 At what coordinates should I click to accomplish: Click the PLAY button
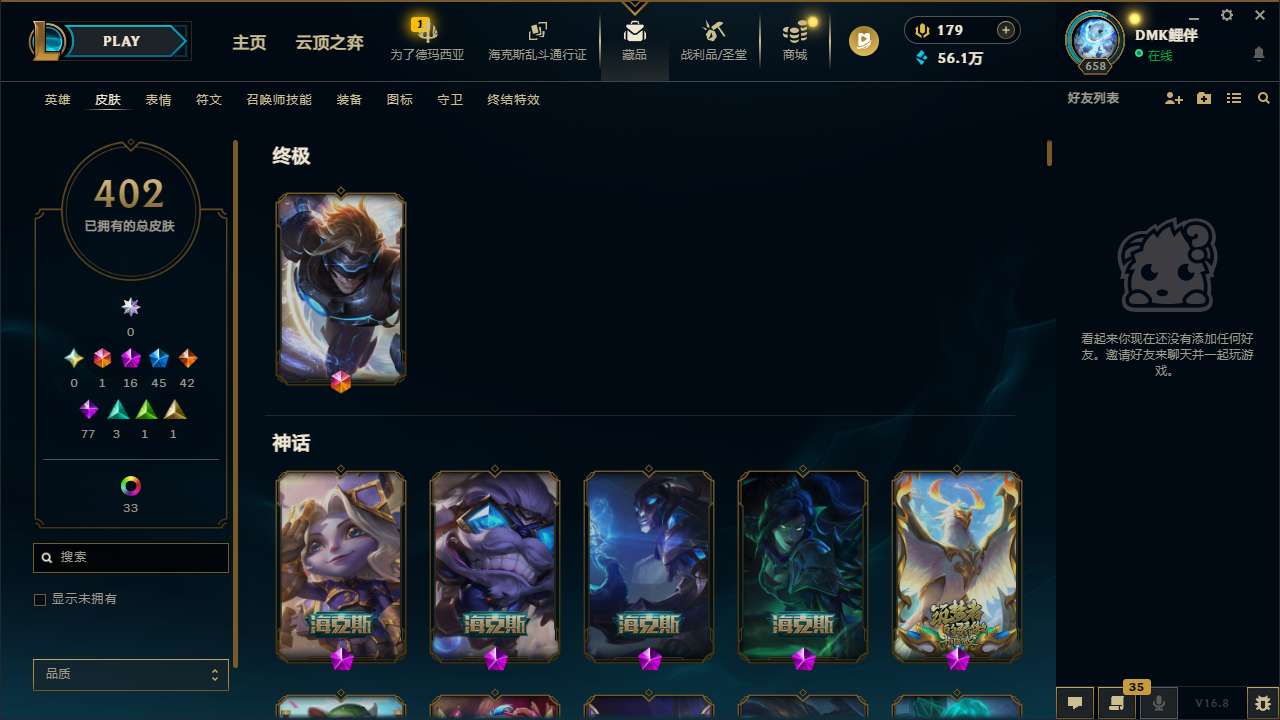coord(120,41)
